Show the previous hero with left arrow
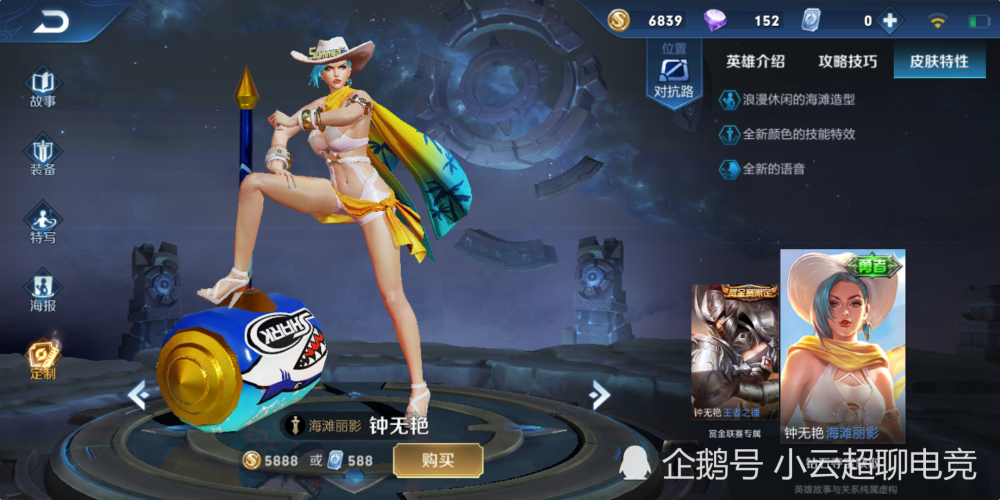This screenshot has height=500, width=1000. pos(138,395)
